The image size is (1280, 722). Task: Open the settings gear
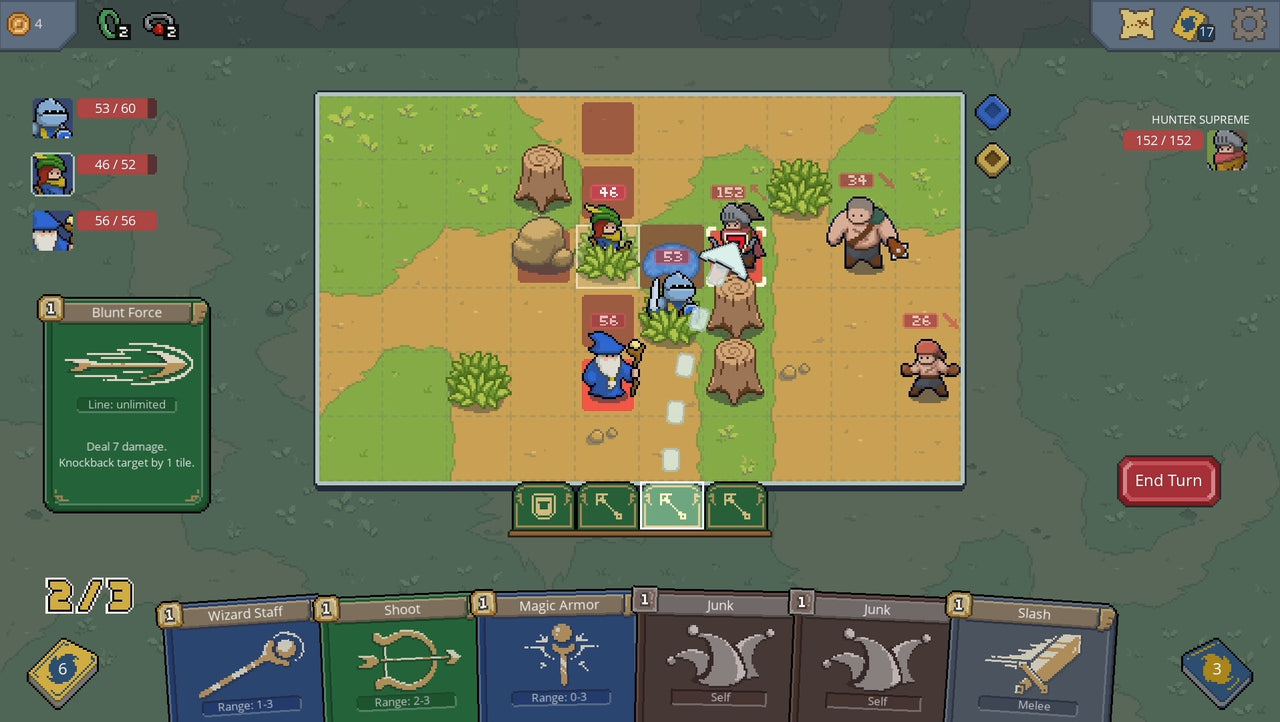coord(1248,24)
